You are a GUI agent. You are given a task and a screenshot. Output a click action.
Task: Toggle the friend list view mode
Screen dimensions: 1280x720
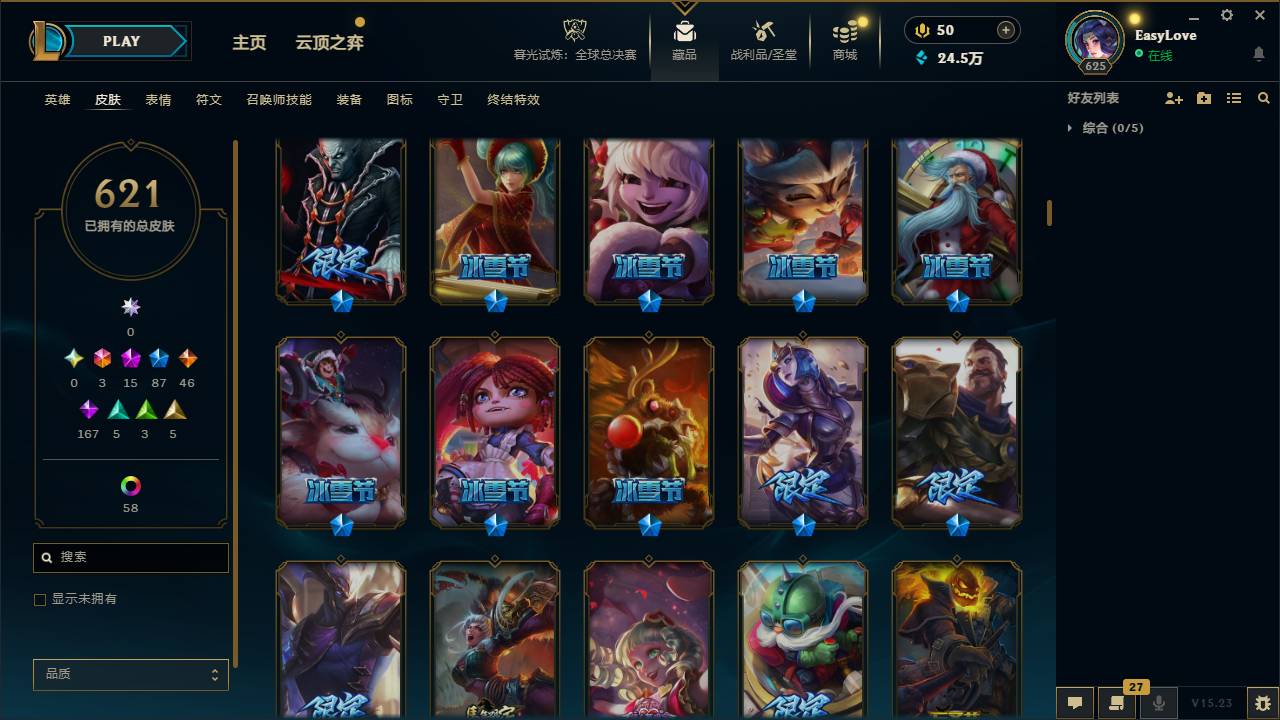pyautogui.click(x=1233, y=98)
